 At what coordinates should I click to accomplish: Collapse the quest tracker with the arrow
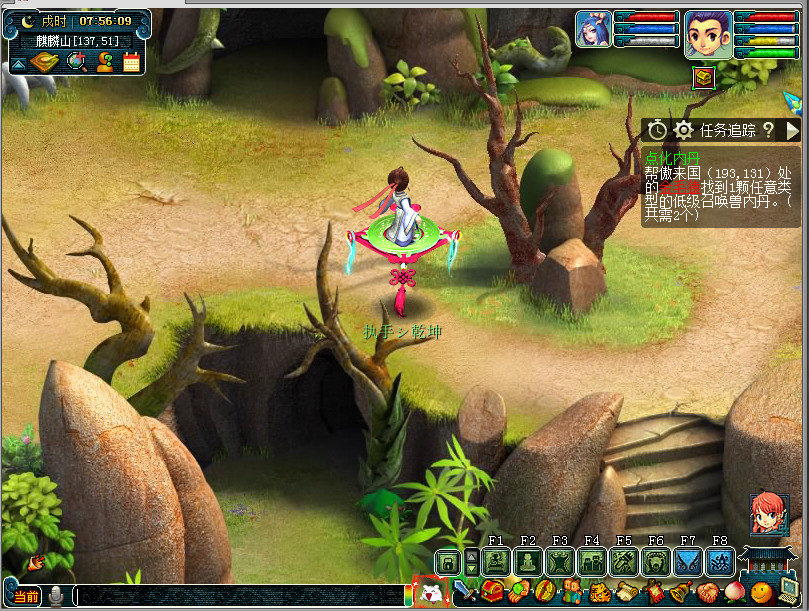coord(793,130)
